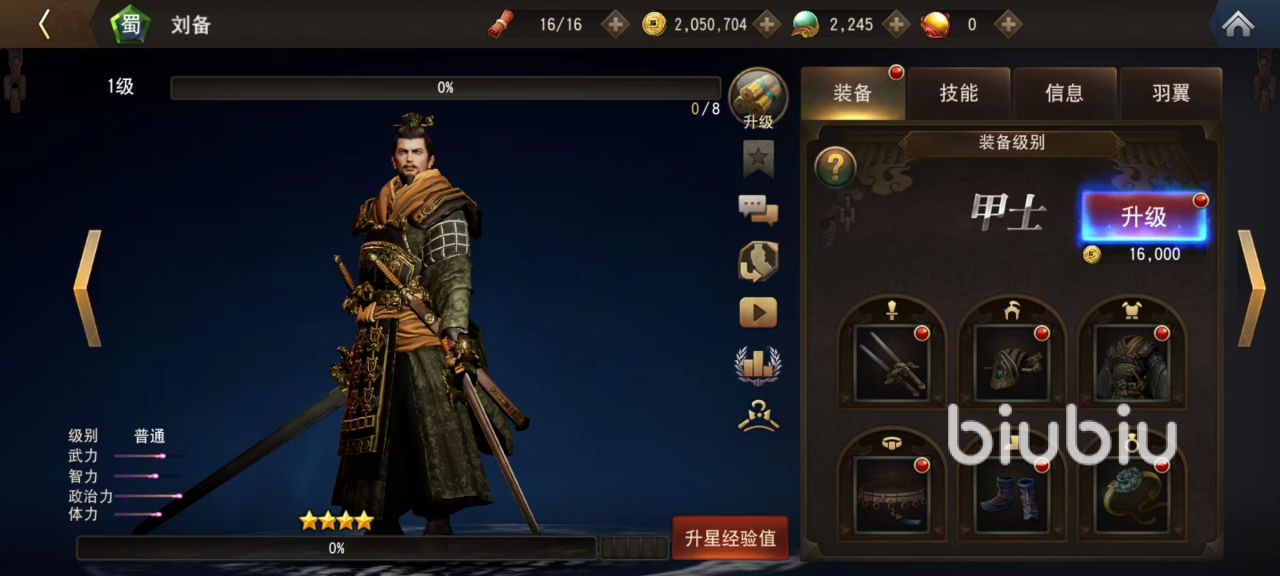Return to the home screen
Viewport: 1280px width, 576px height.
coord(1238,24)
